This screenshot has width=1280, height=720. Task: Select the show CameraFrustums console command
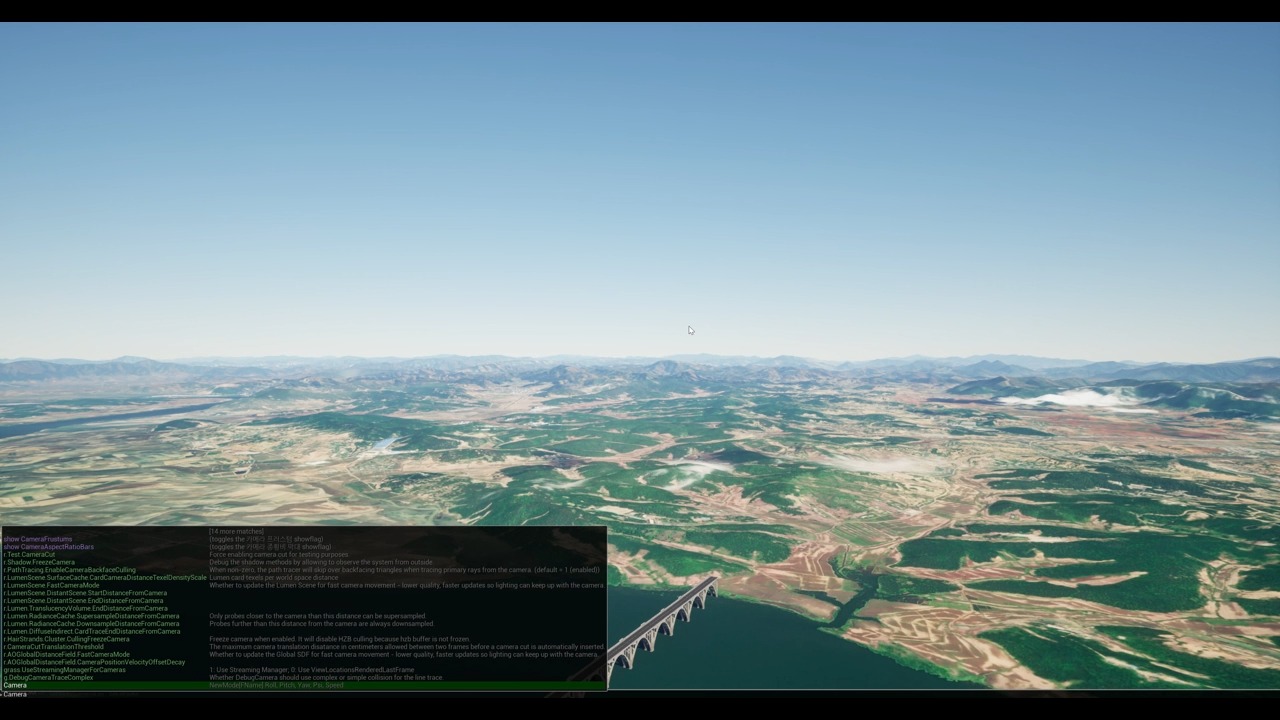point(38,539)
